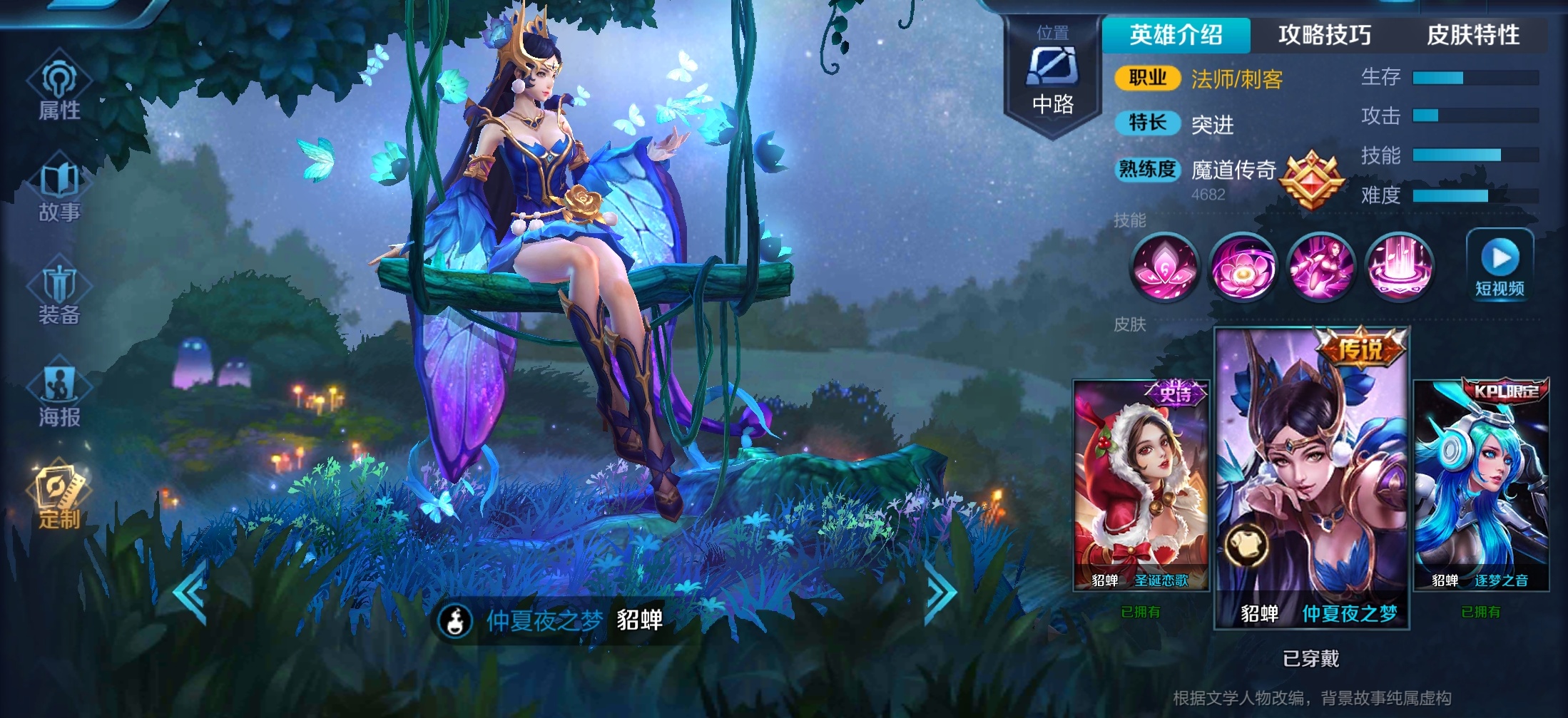Open the 故事 story page

(x=59, y=190)
